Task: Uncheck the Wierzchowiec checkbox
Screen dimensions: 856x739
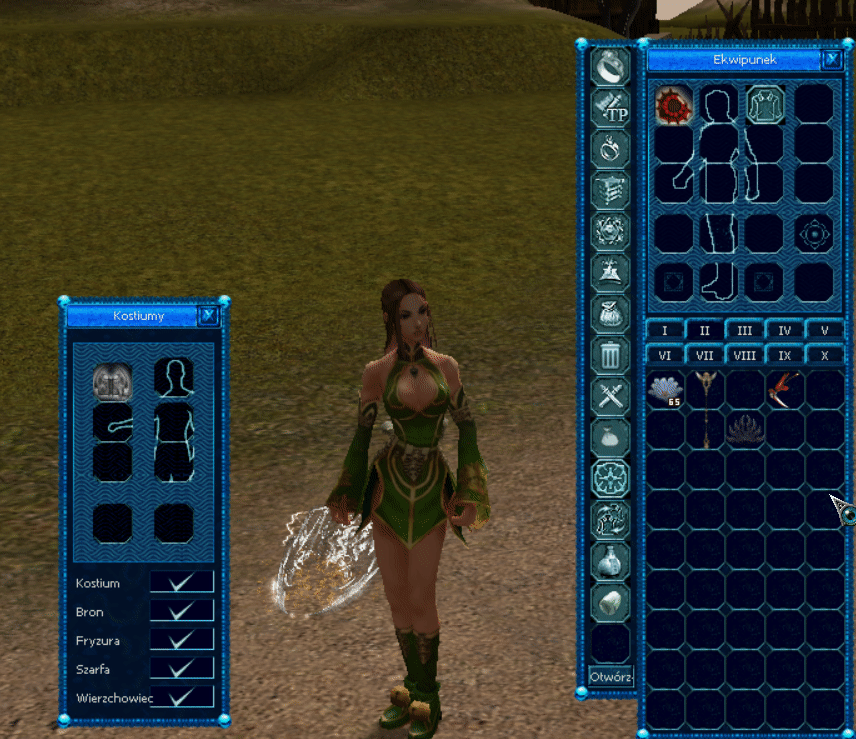Action: pyautogui.click(x=181, y=697)
